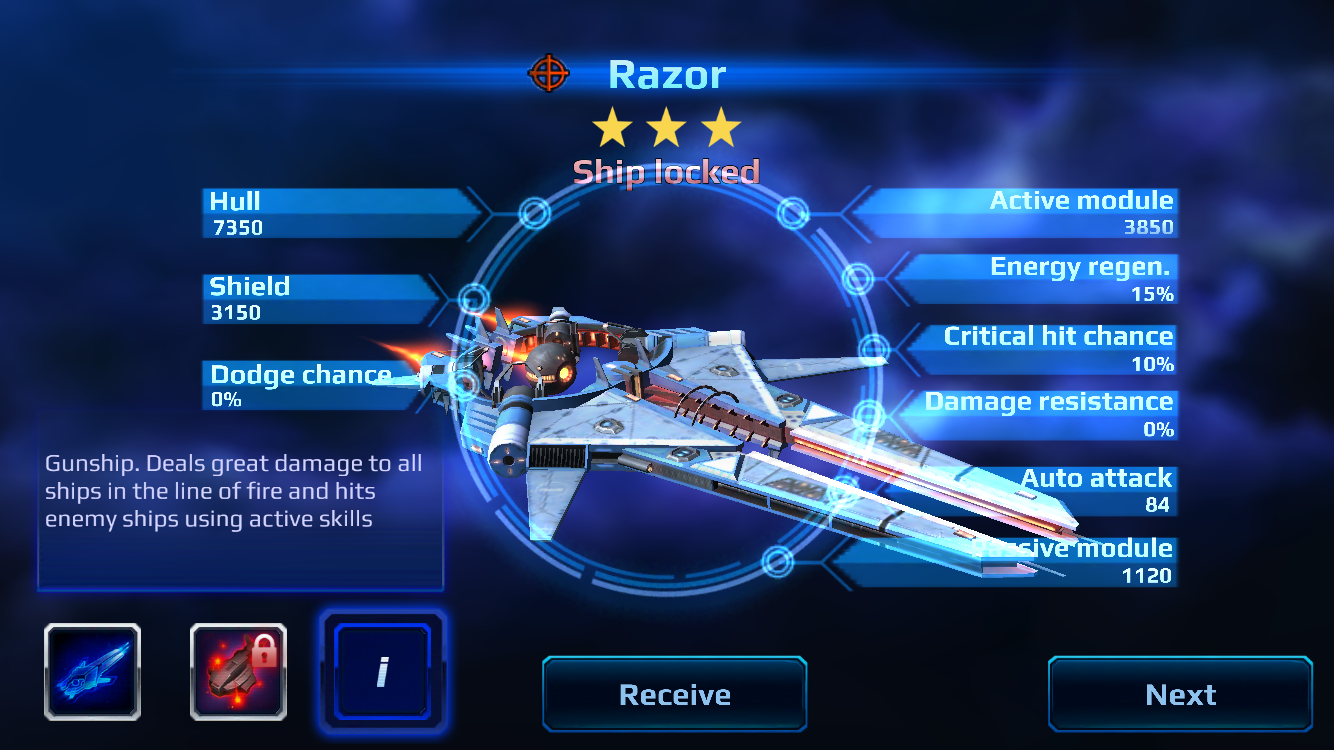Select the locked red ship module icon
Image resolution: width=1334 pixels, height=750 pixels.
coord(238,672)
